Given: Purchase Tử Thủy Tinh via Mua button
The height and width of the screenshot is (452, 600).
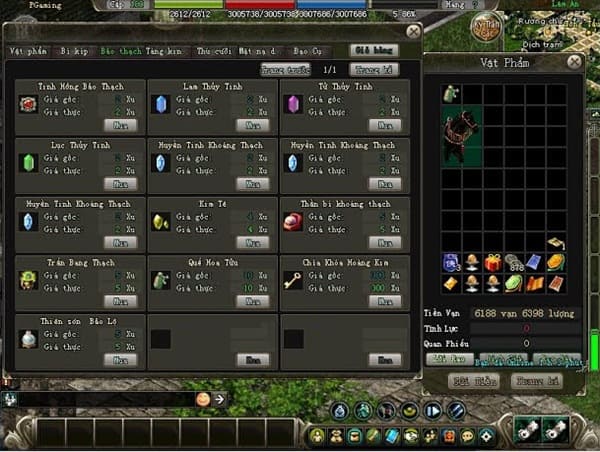Looking at the screenshot, I should click(385, 126).
